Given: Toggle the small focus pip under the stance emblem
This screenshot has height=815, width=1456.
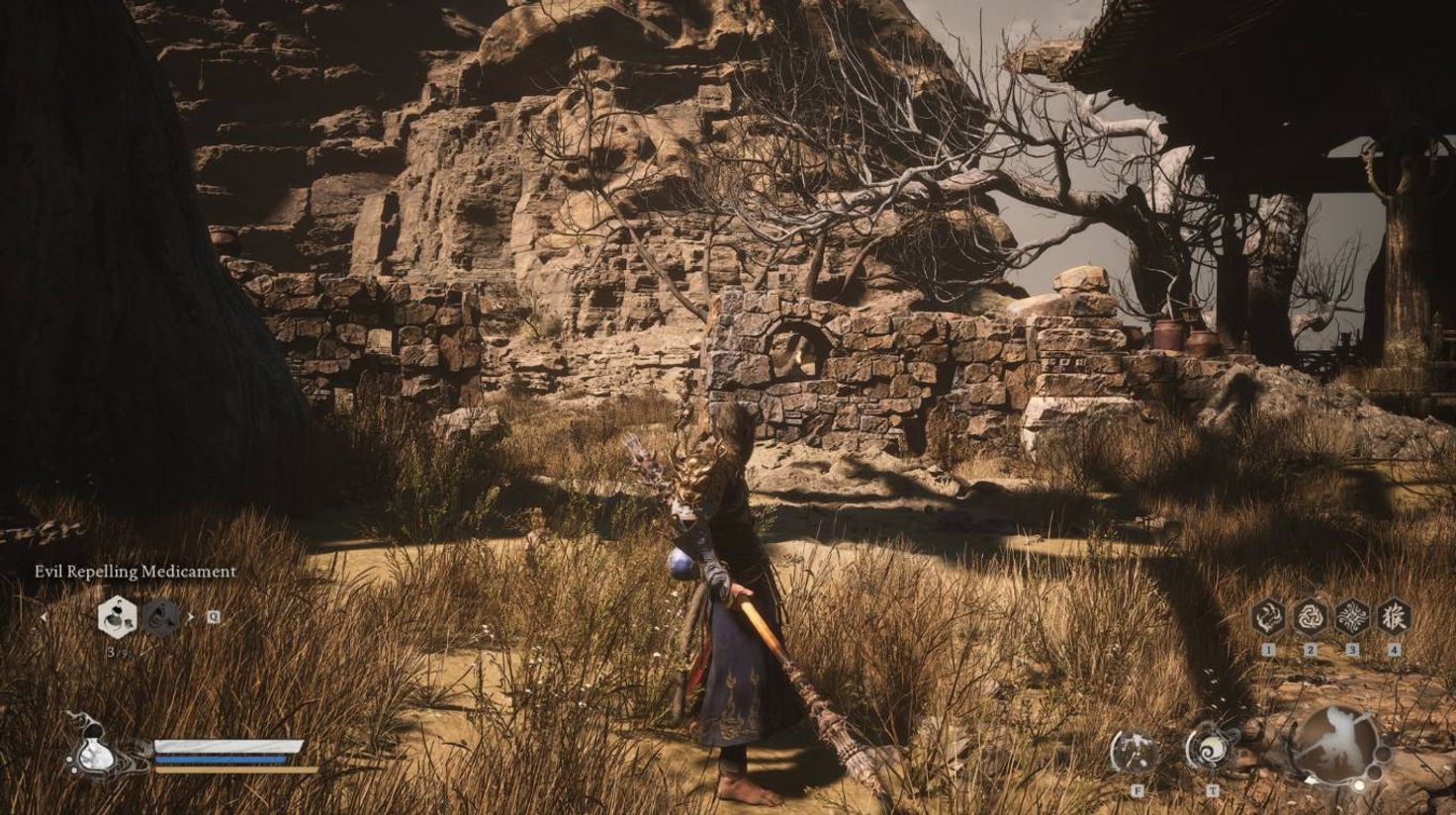Looking at the screenshot, I should tap(1359, 784).
